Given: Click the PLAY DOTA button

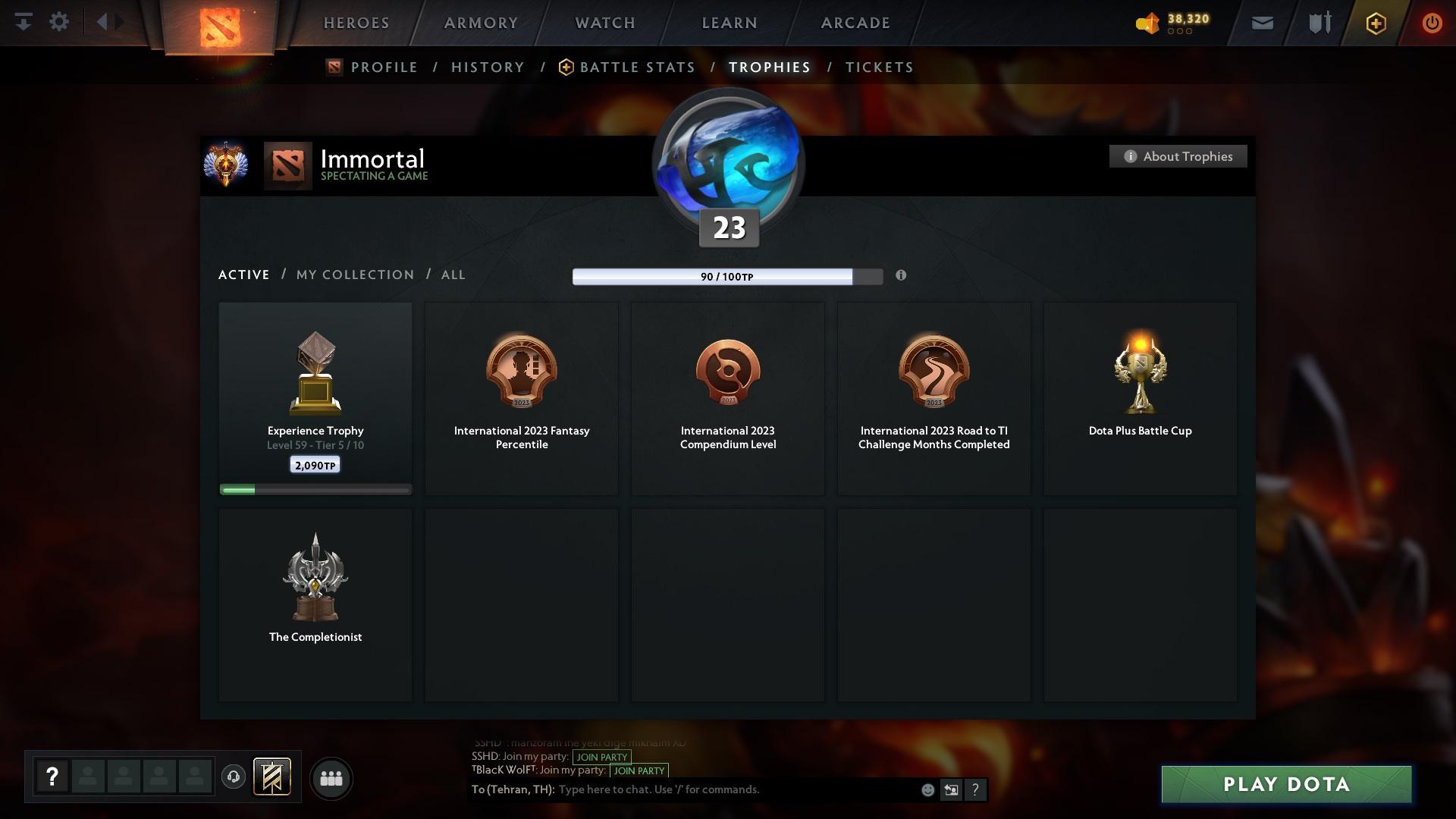Looking at the screenshot, I should (1285, 785).
